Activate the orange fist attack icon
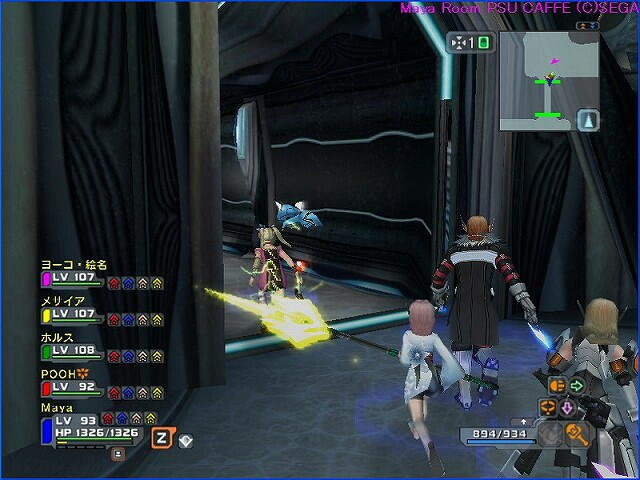 (x=555, y=385)
